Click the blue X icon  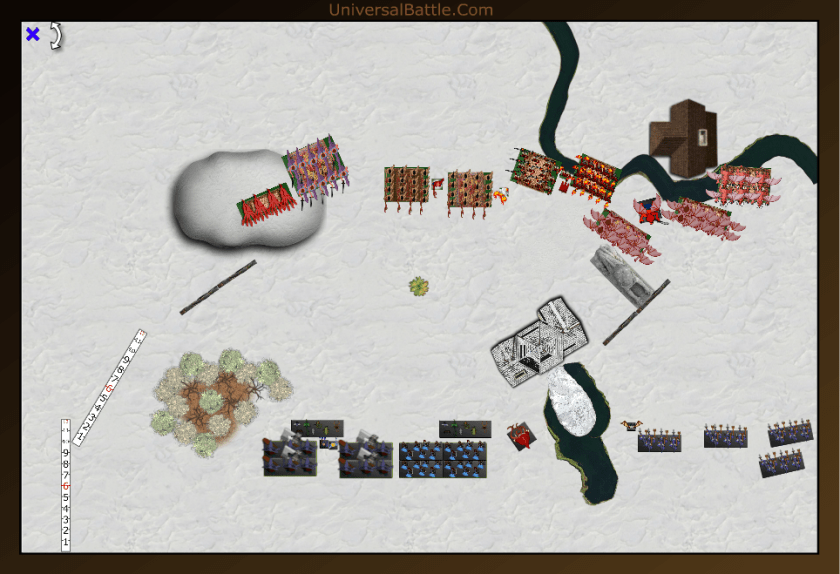[33, 35]
